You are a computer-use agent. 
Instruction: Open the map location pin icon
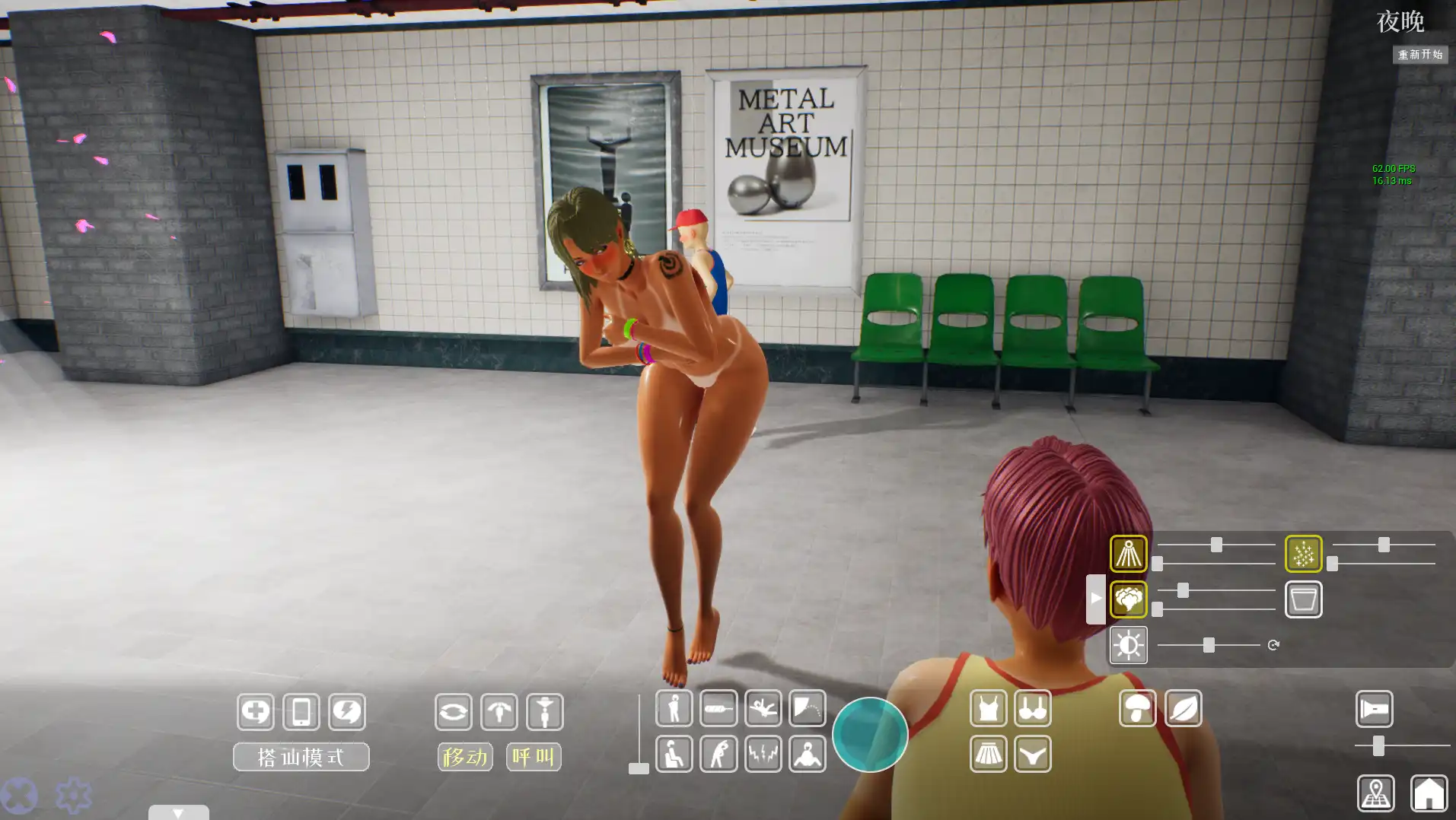coord(1375,793)
